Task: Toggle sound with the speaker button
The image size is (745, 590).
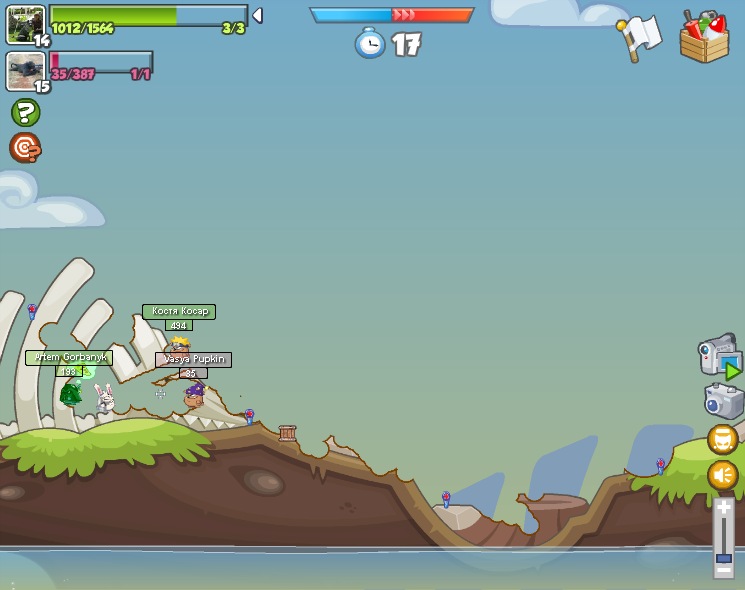Action: click(x=723, y=474)
